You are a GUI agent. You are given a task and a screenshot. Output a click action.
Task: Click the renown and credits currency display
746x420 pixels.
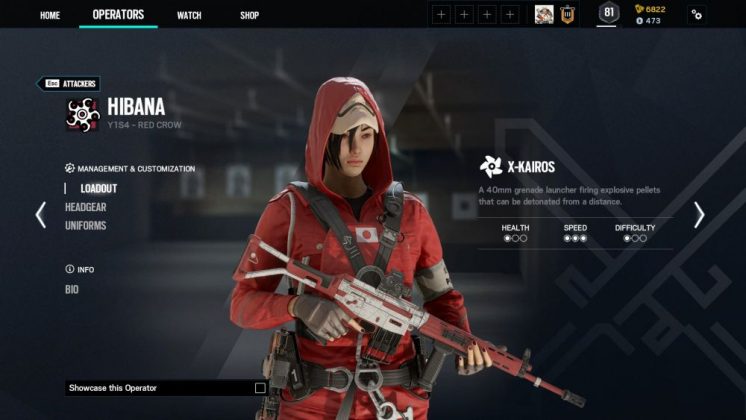coord(650,14)
